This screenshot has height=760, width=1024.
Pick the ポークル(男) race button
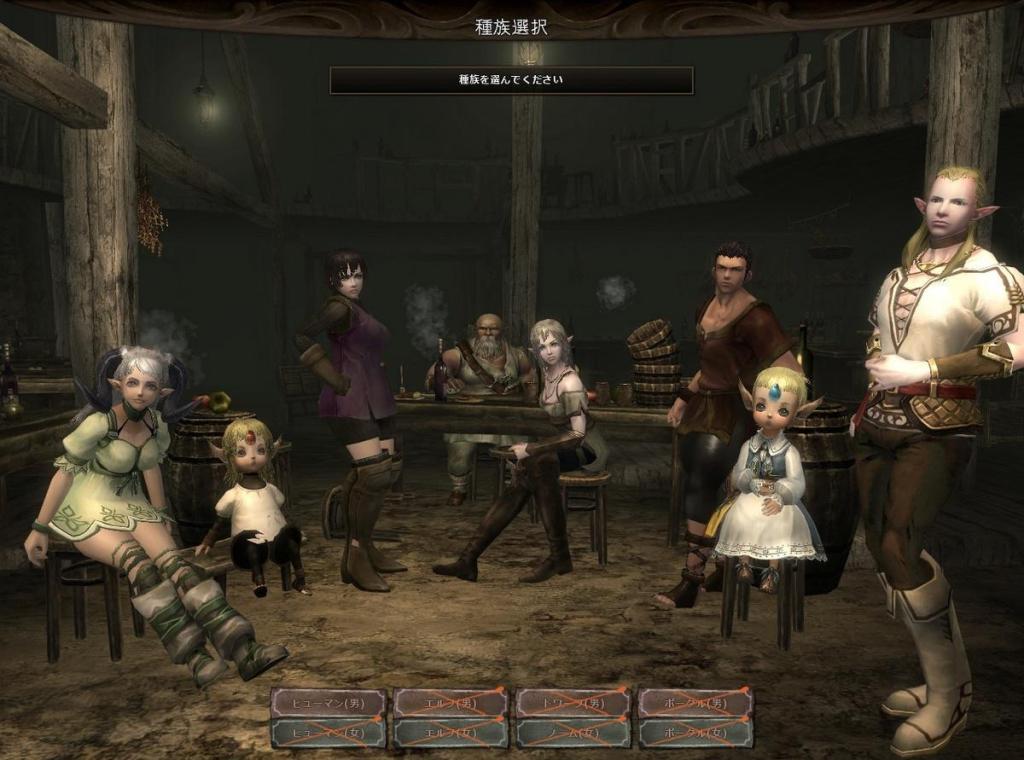[x=696, y=703]
